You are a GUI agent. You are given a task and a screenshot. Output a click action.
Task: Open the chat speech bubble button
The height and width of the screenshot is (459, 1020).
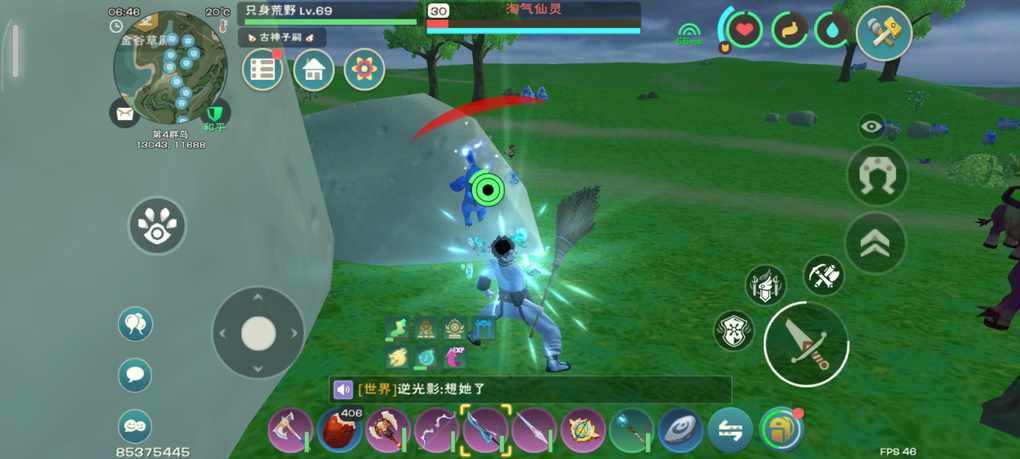tap(135, 375)
